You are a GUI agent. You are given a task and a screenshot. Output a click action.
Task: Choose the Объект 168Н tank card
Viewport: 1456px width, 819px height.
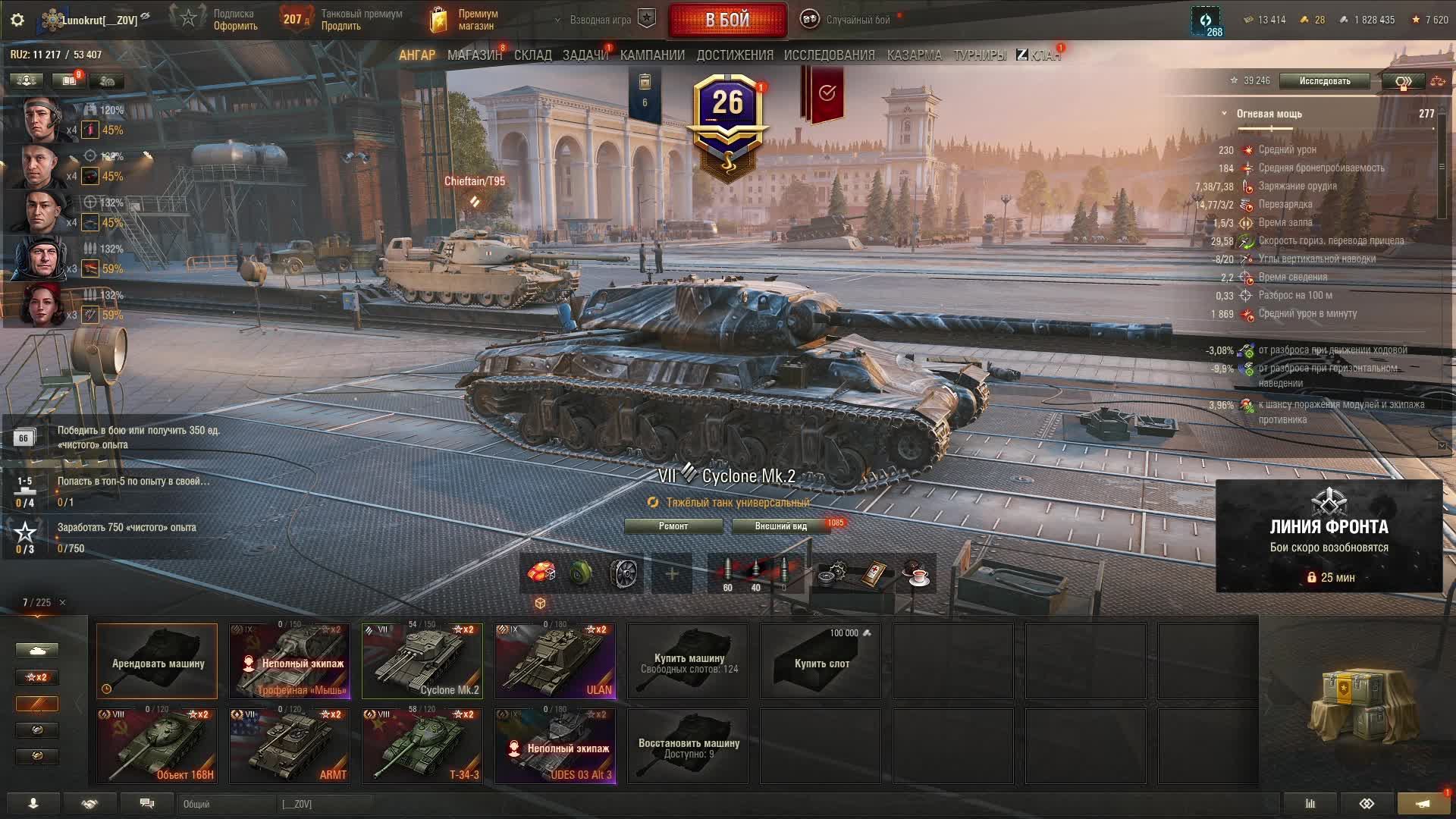tap(157, 745)
